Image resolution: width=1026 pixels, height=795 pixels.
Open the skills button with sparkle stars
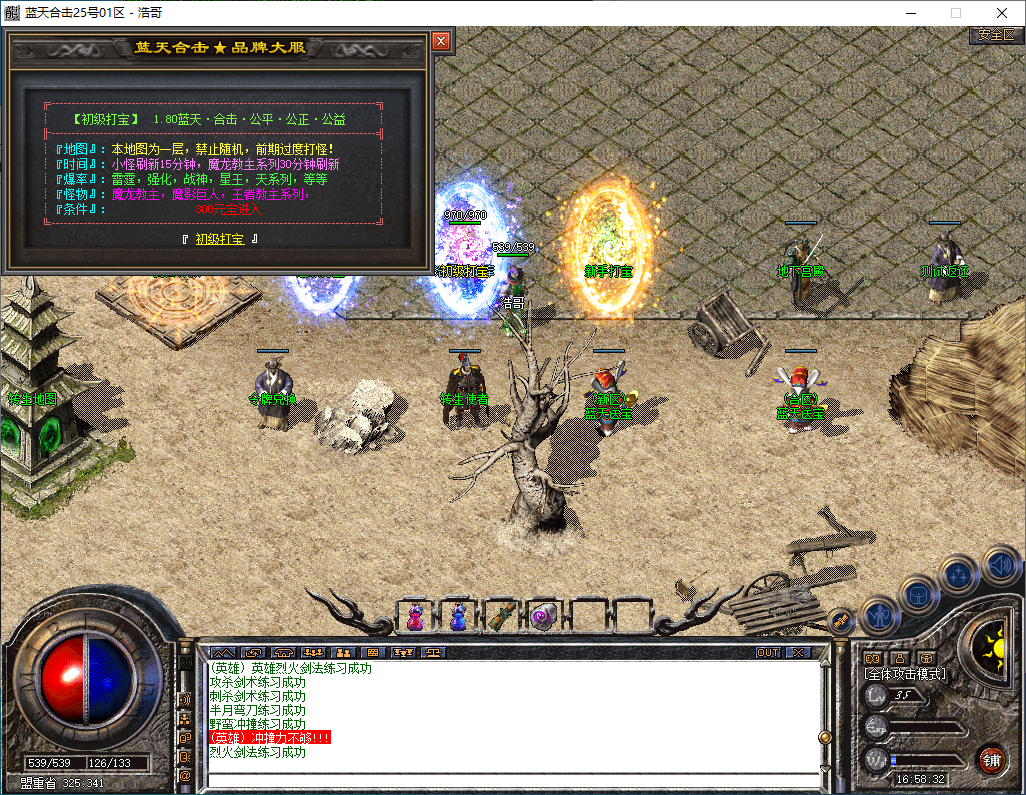(959, 574)
